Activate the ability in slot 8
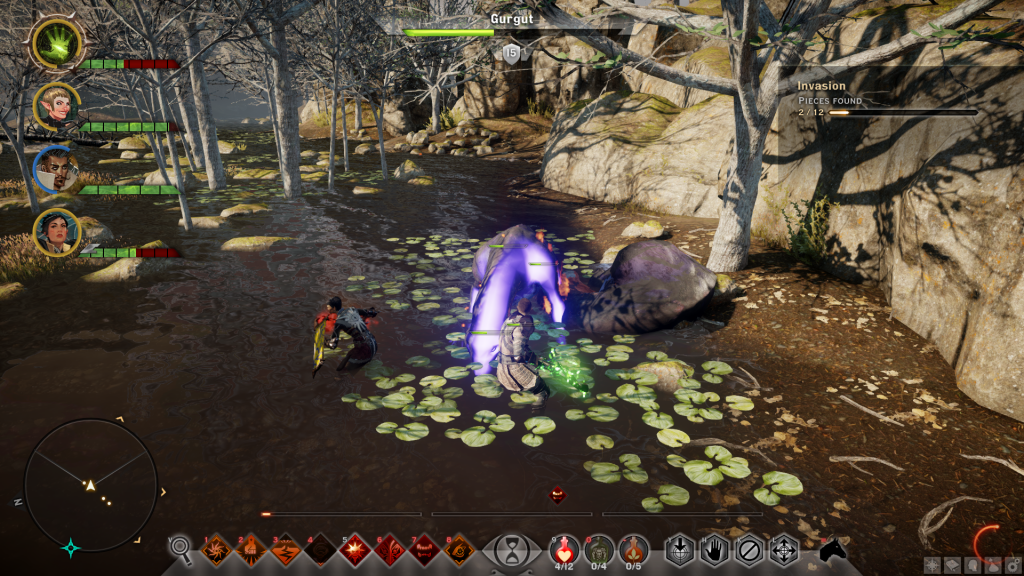 point(459,550)
